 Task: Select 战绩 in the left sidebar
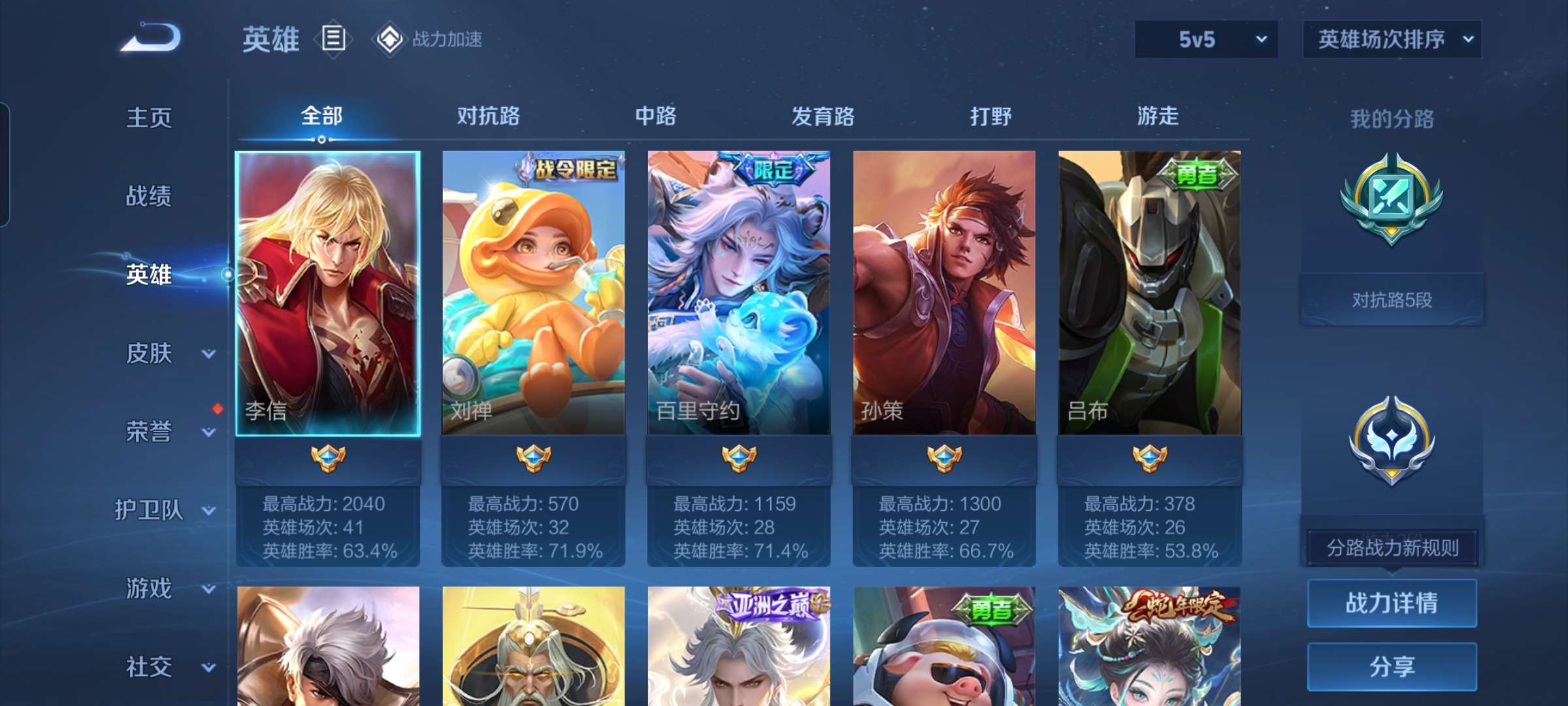pos(150,196)
